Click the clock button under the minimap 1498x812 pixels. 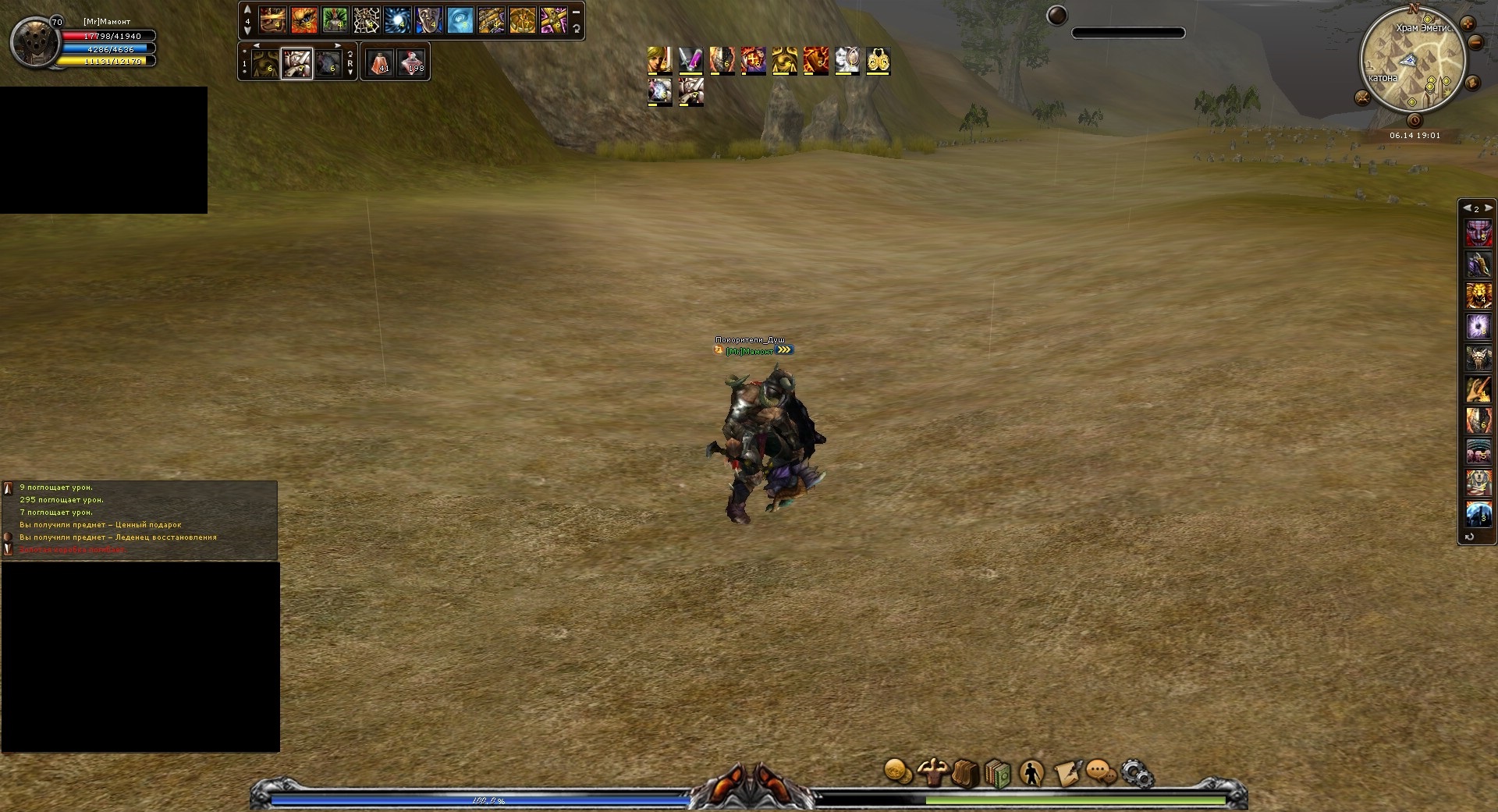(1415, 121)
